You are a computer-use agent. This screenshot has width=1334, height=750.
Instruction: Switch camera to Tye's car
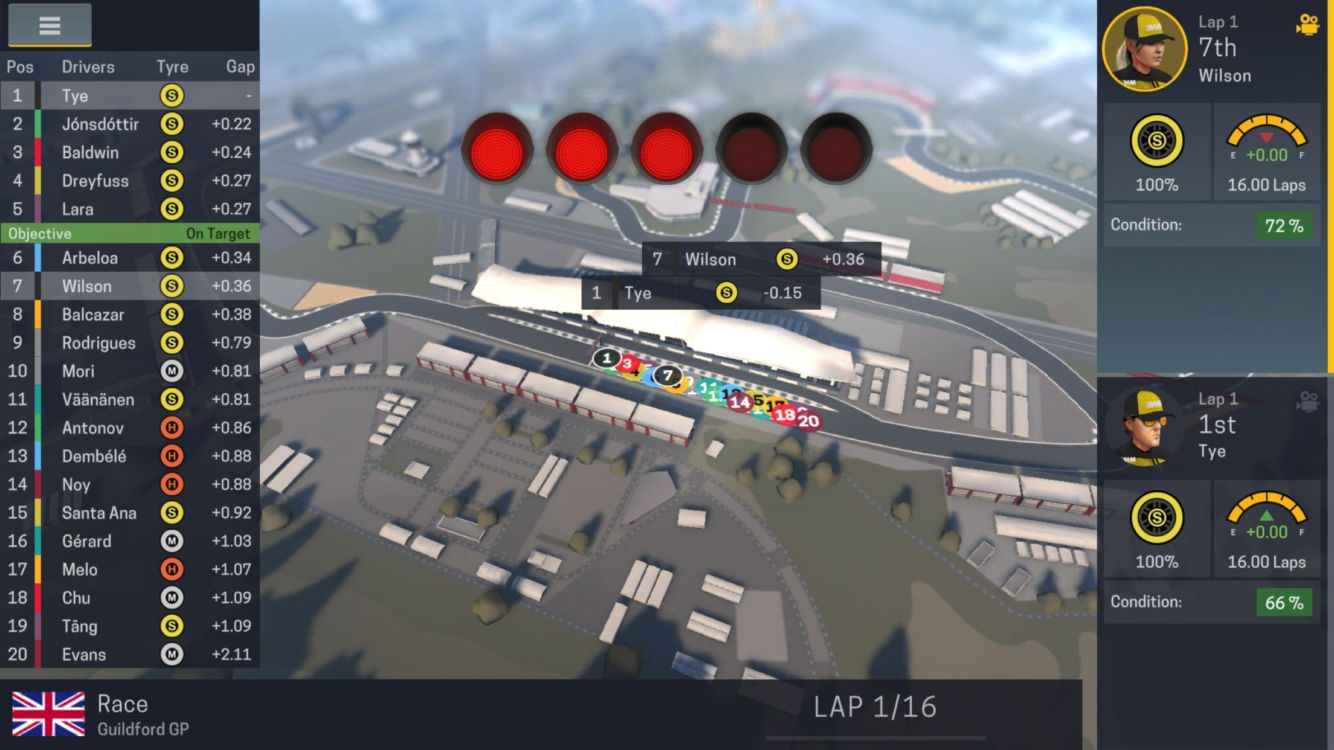tap(1307, 401)
